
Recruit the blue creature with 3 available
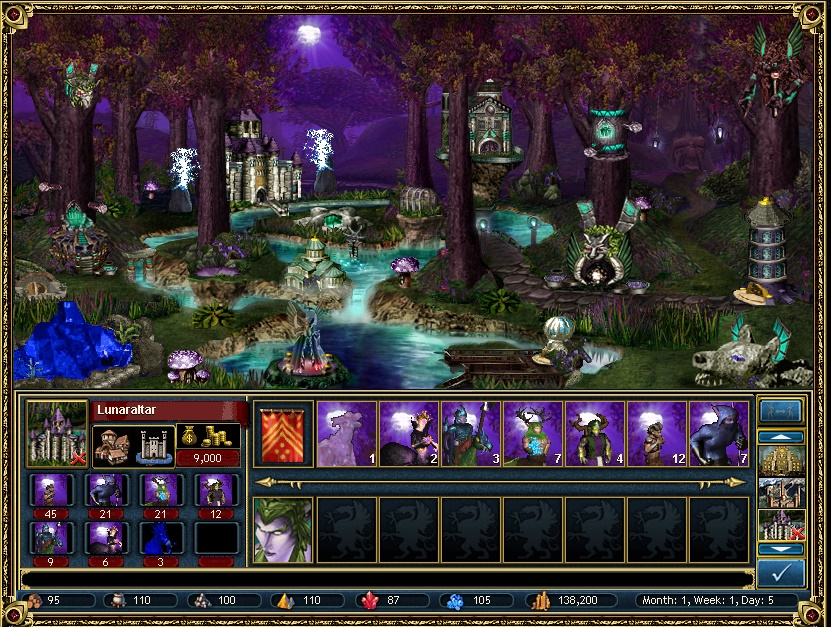pos(161,538)
